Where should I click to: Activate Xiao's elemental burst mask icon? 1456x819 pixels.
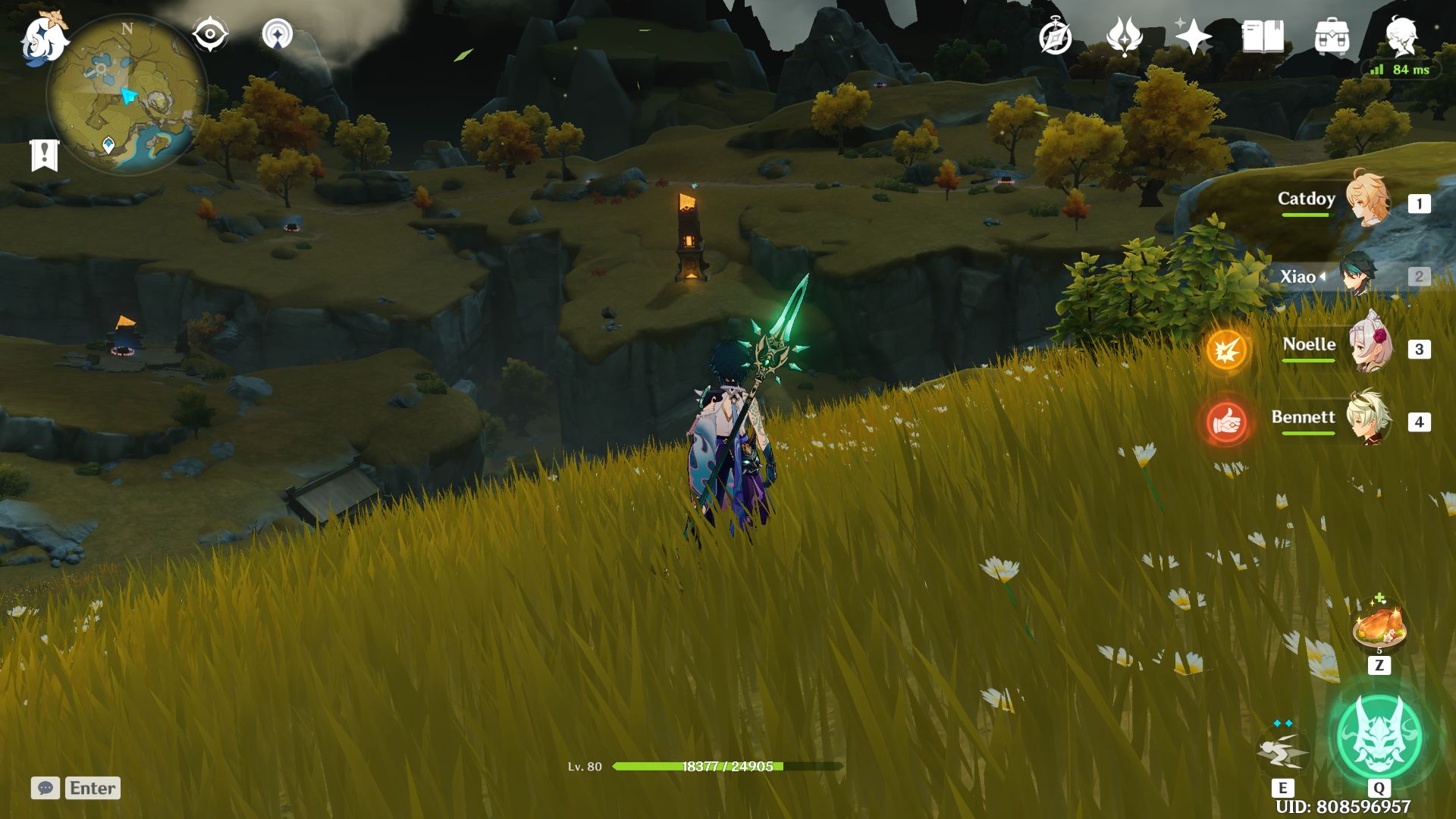click(x=1378, y=736)
